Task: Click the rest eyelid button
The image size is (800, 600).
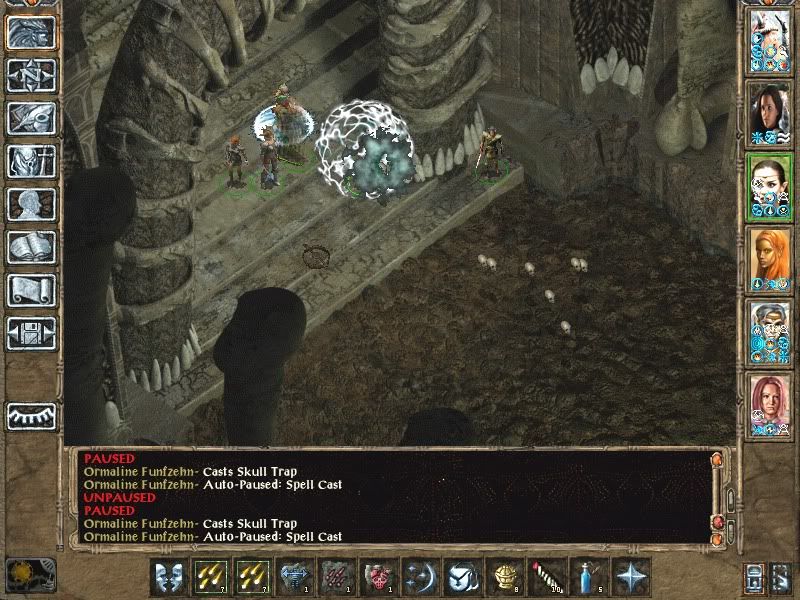Action: click(x=30, y=415)
